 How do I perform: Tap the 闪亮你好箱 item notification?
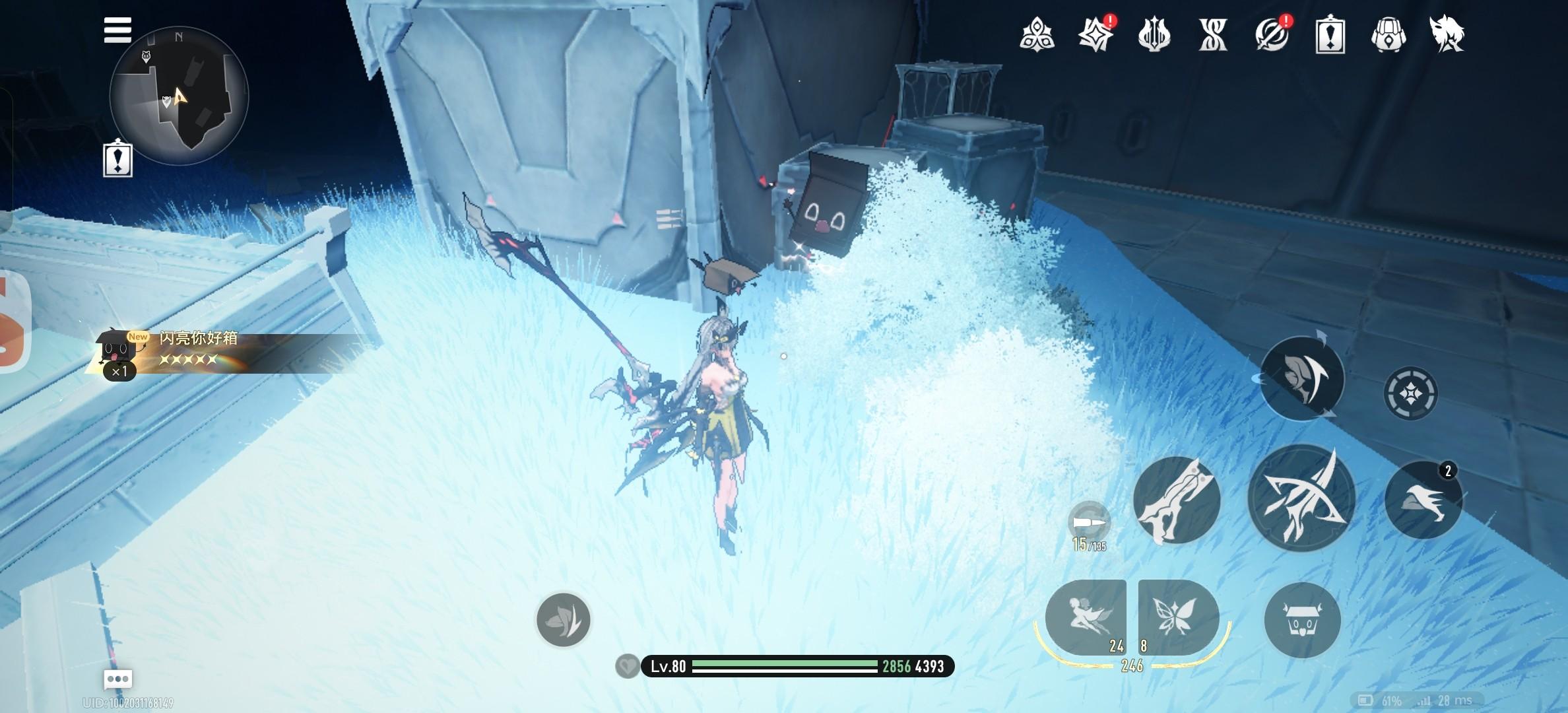pyautogui.click(x=198, y=350)
